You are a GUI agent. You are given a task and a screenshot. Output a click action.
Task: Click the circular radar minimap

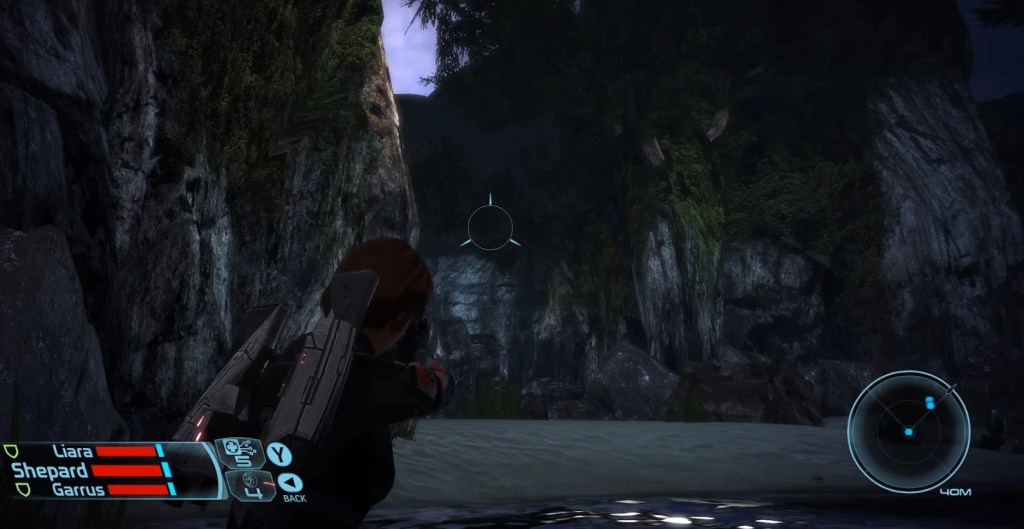pos(908,431)
